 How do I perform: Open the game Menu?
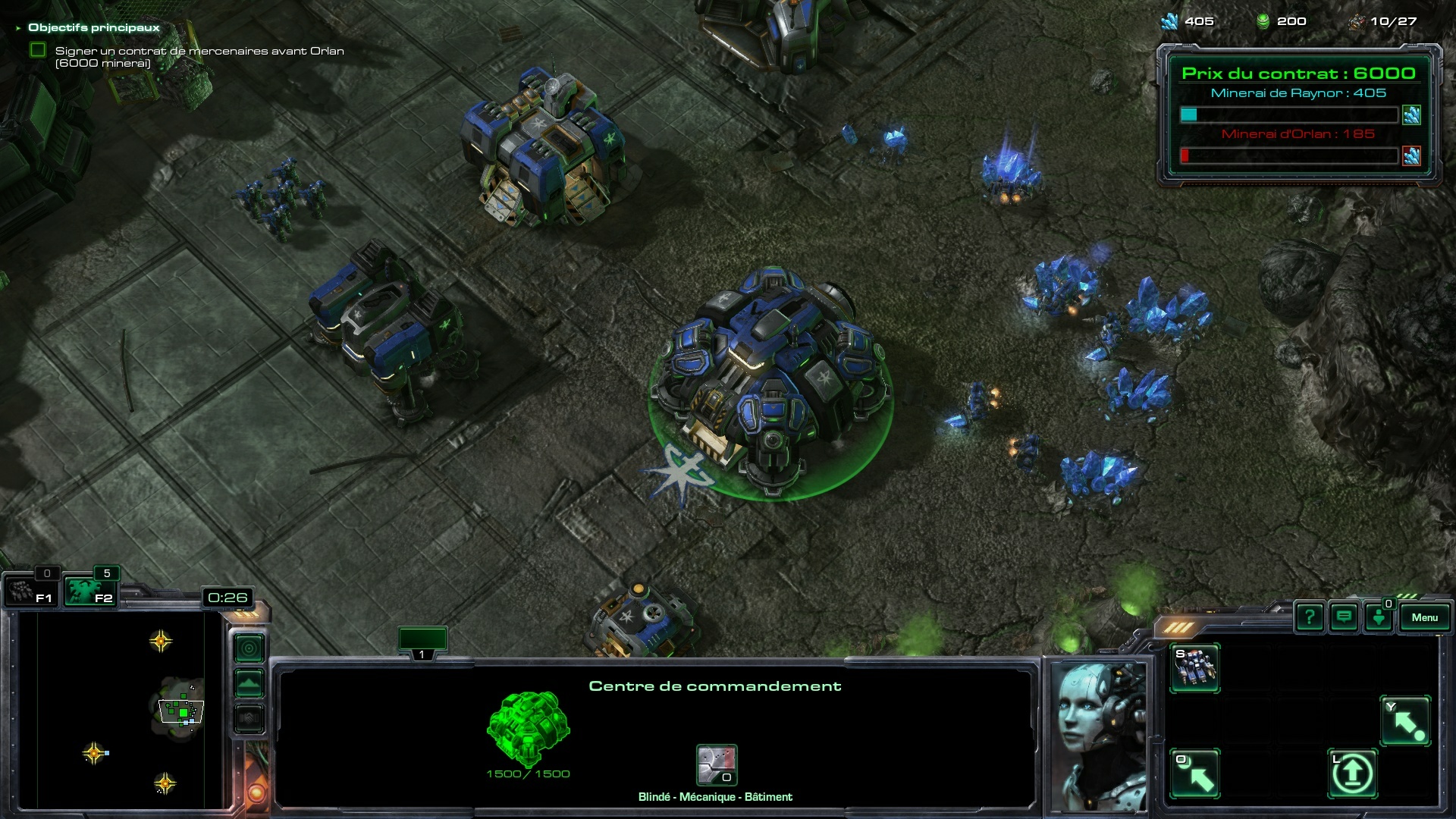tap(1424, 617)
